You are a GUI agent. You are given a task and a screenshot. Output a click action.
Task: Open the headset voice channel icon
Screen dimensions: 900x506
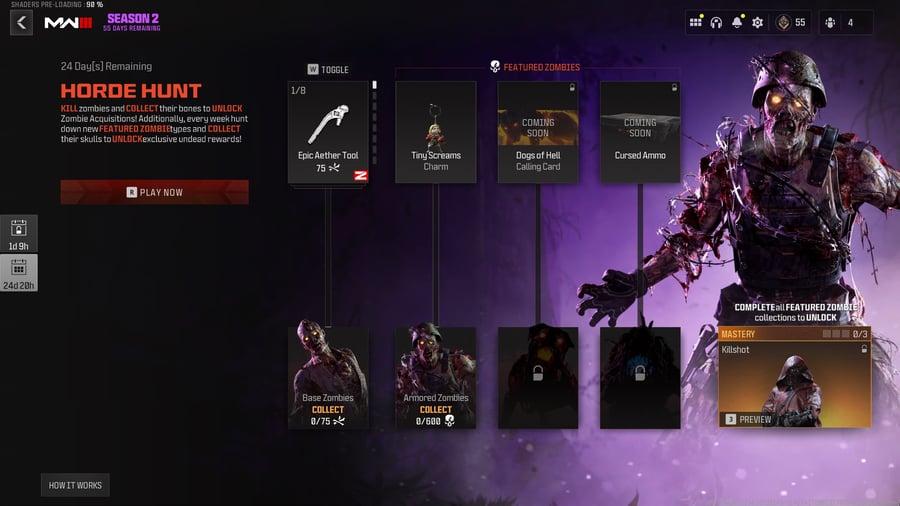[716, 22]
